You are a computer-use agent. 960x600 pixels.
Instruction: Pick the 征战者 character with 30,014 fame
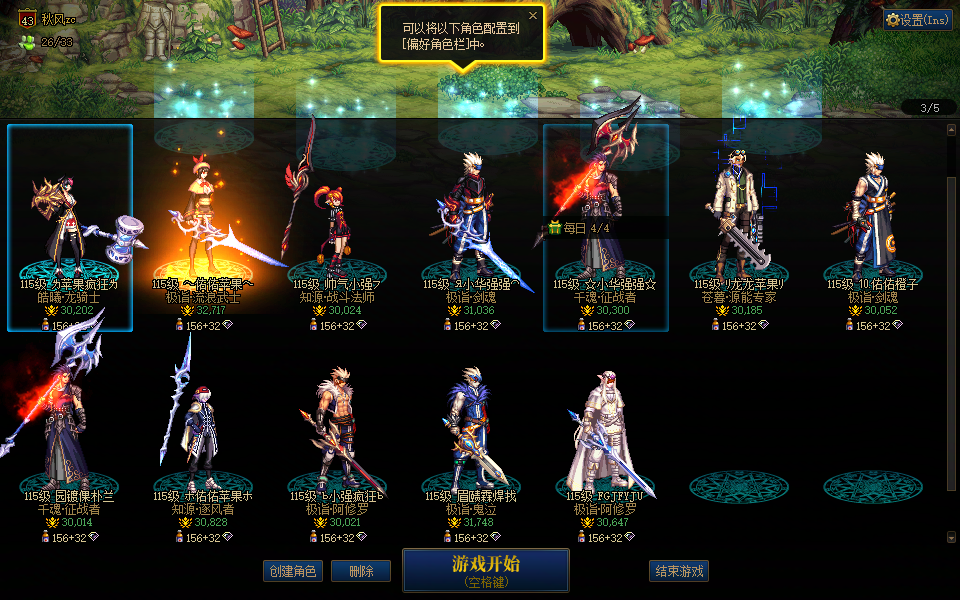(x=70, y=440)
